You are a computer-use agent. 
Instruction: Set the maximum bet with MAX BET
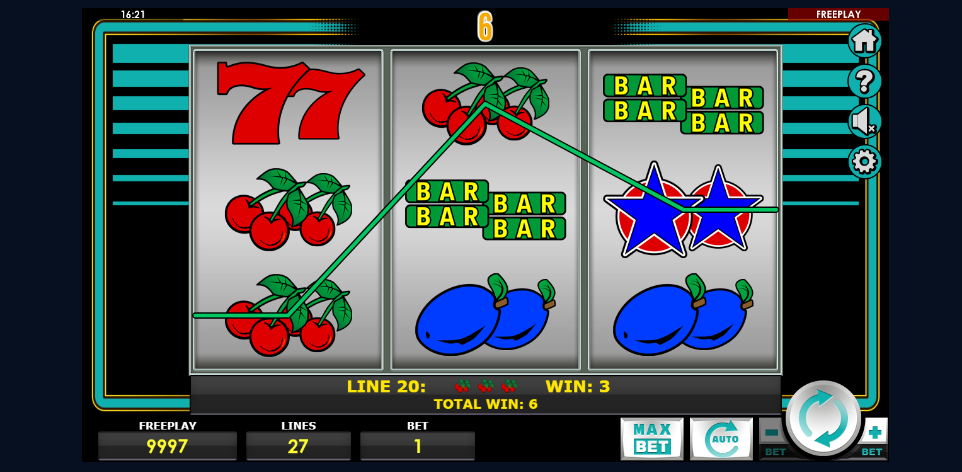coord(651,438)
